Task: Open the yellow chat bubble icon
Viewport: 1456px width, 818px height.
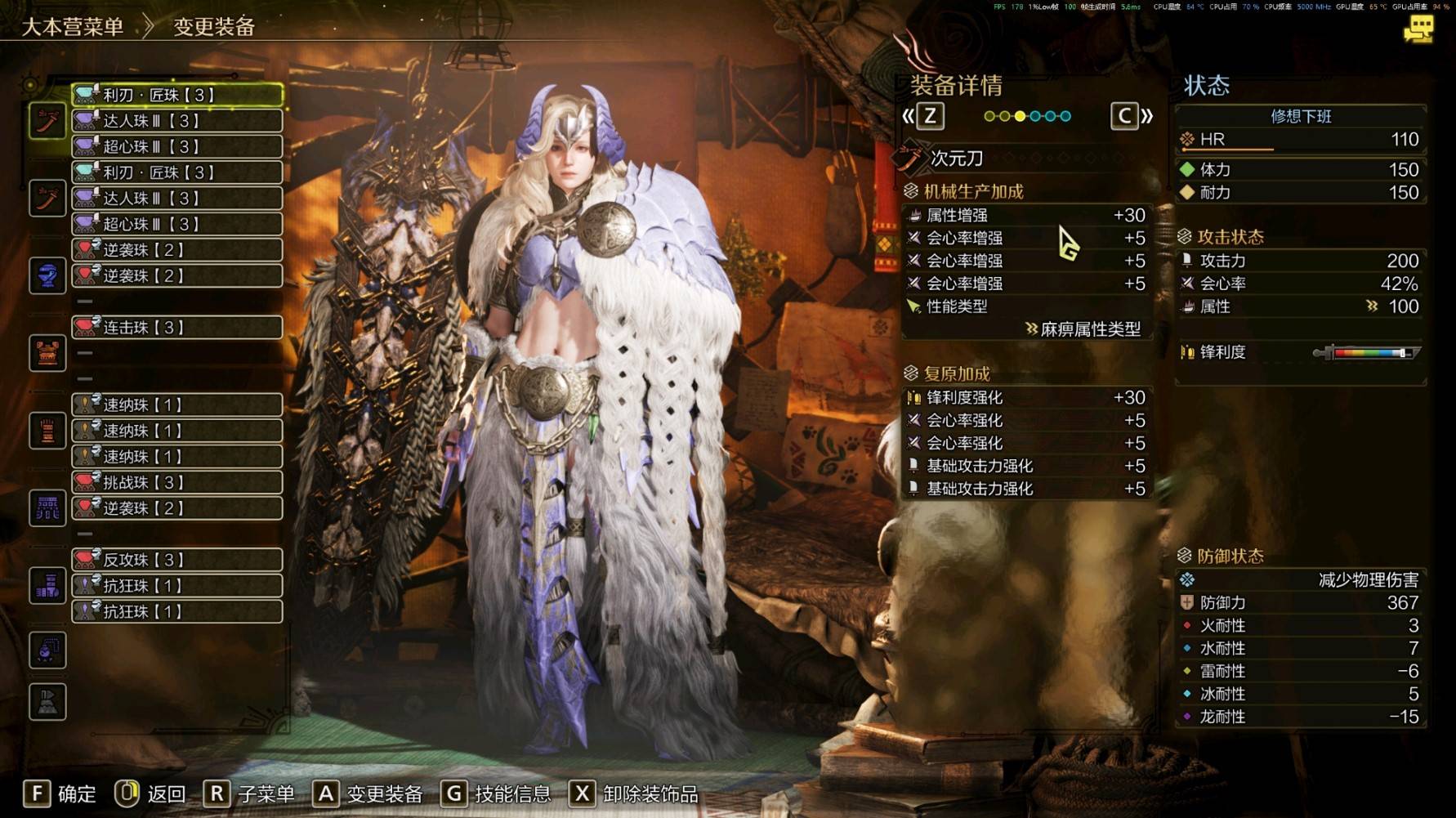Action: coord(1418,30)
